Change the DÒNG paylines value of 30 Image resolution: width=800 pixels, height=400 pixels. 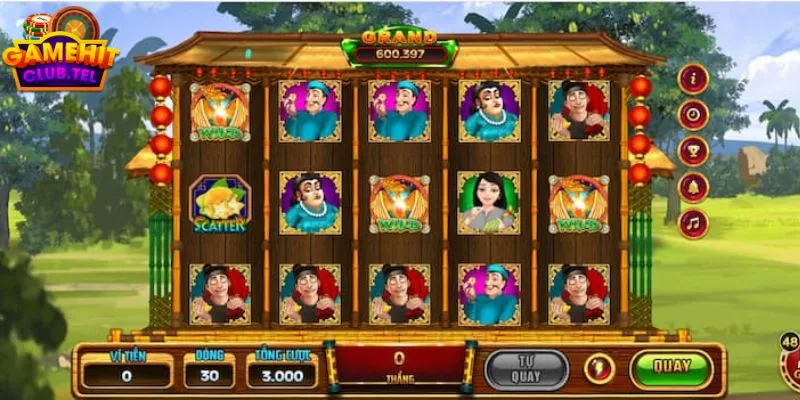click(209, 375)
